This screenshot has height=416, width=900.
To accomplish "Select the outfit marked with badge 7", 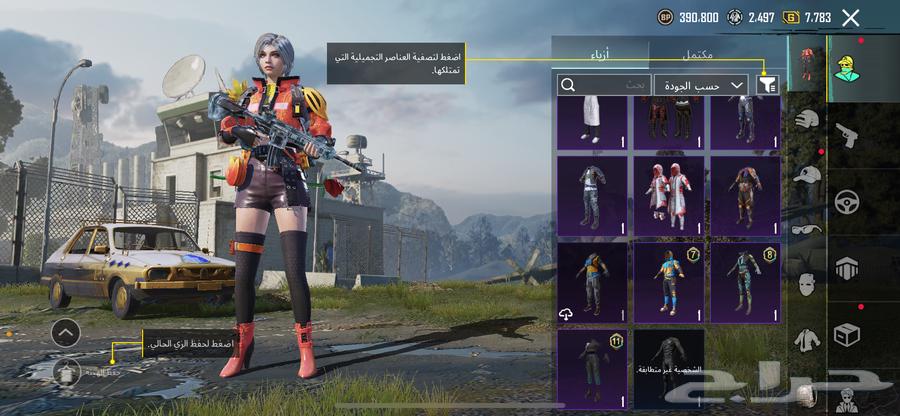I will pos(669,282).
